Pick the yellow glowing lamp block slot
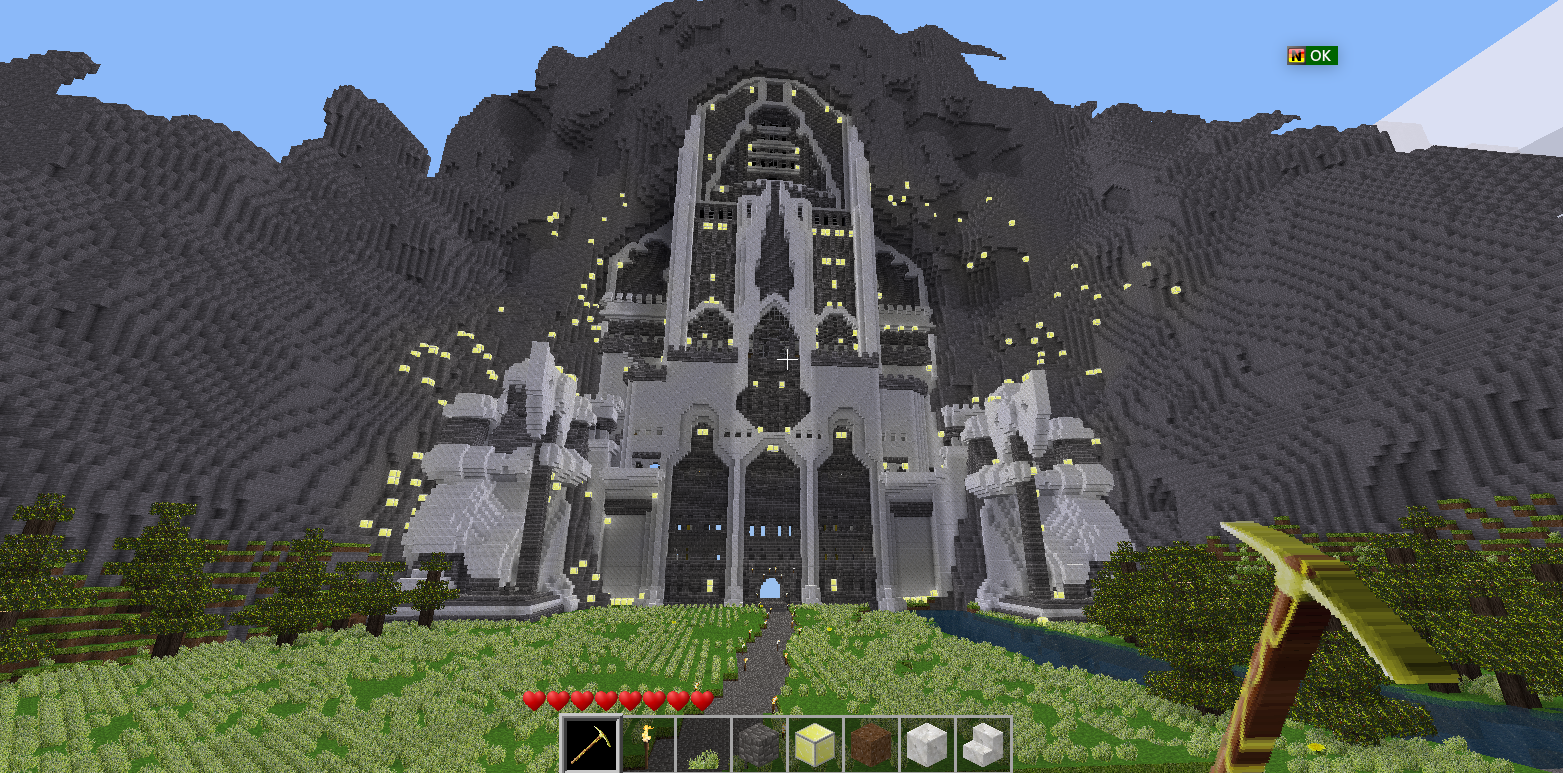 [815, 745]
